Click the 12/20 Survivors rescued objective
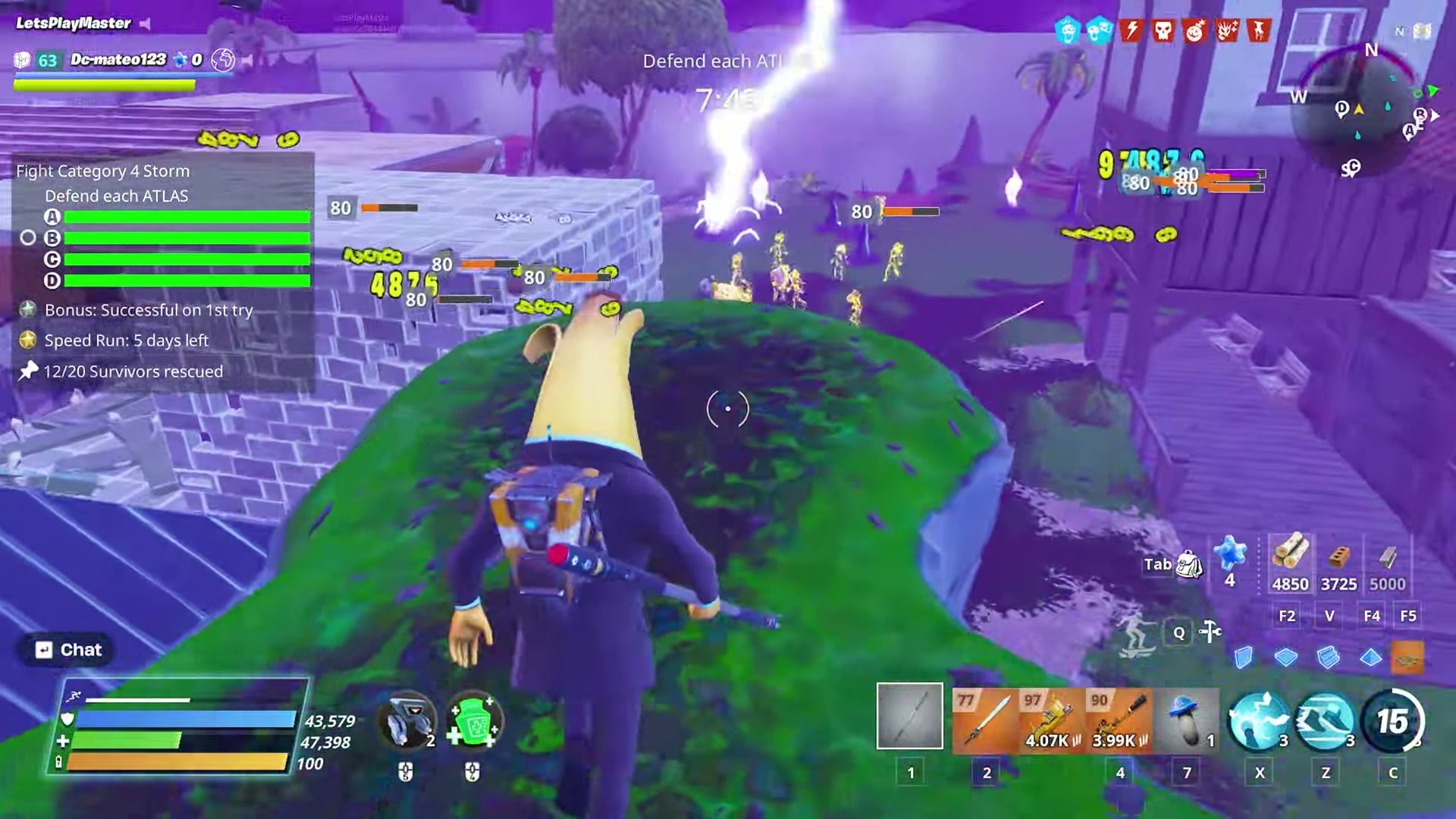Image resolution: width=1456 pixels, height=819 pixels. click(133, 372)
